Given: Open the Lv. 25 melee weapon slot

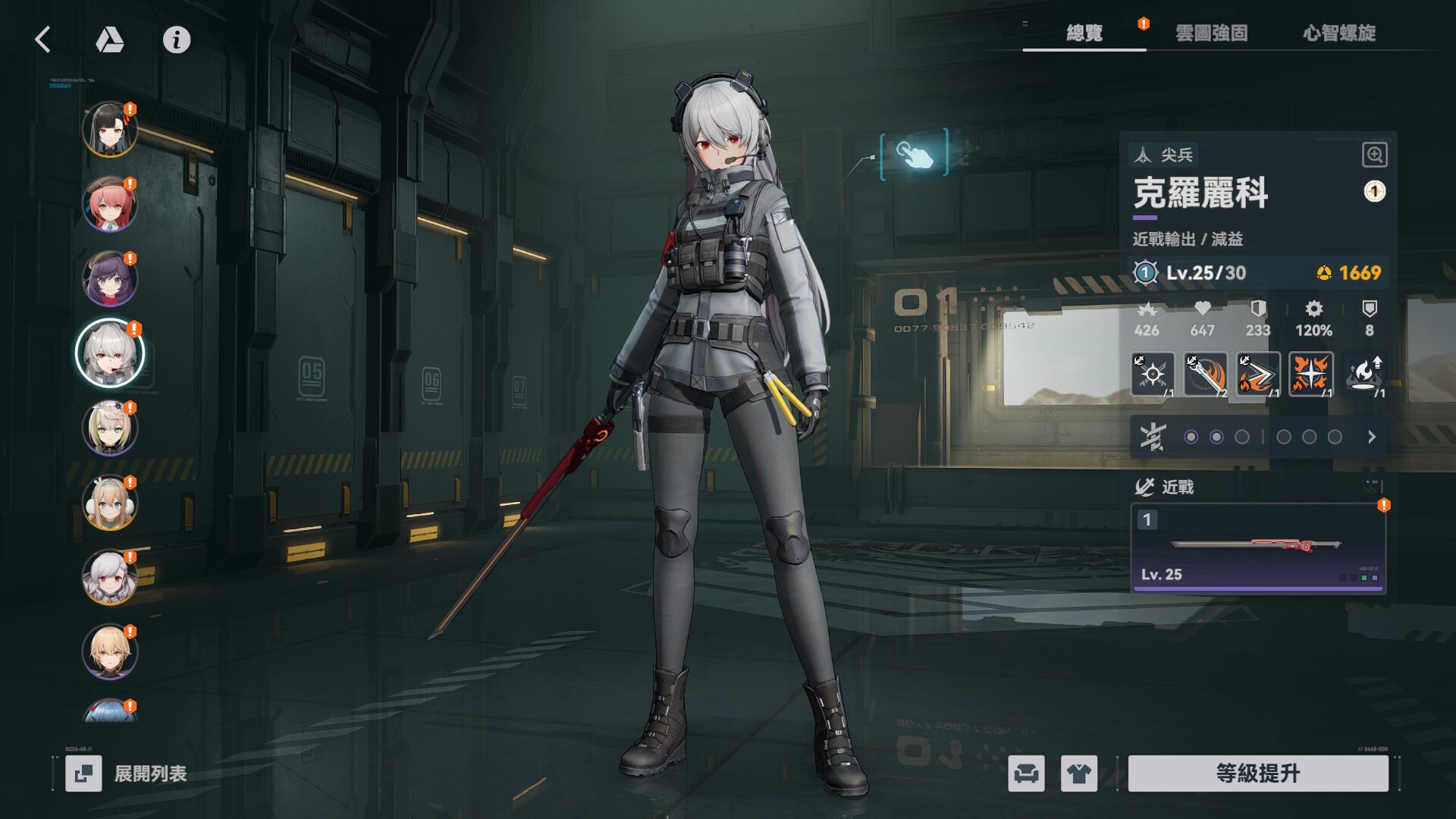Looking at the screenshot, I should [1258, 548].
